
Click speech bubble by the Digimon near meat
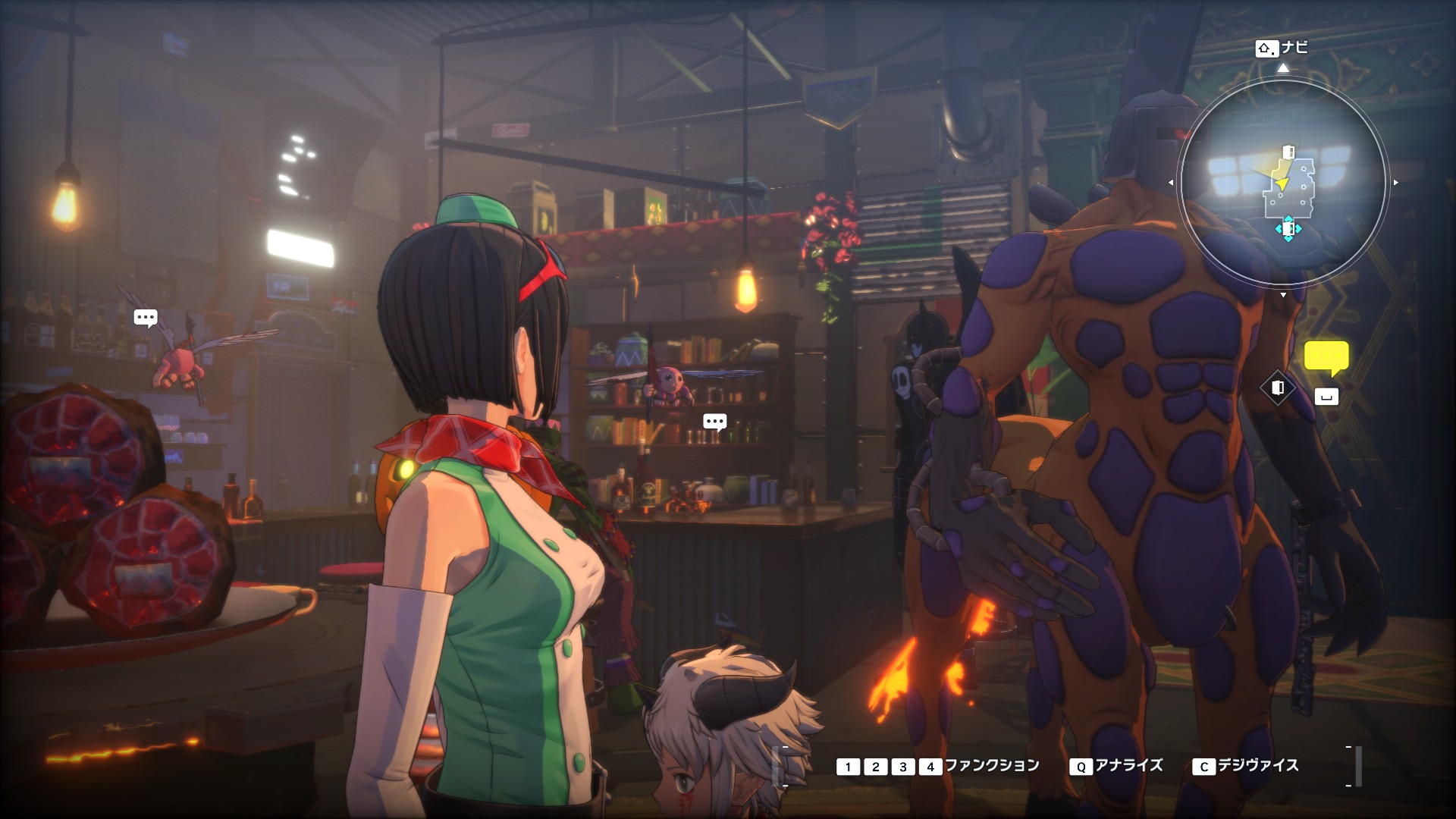click(145, 317)
